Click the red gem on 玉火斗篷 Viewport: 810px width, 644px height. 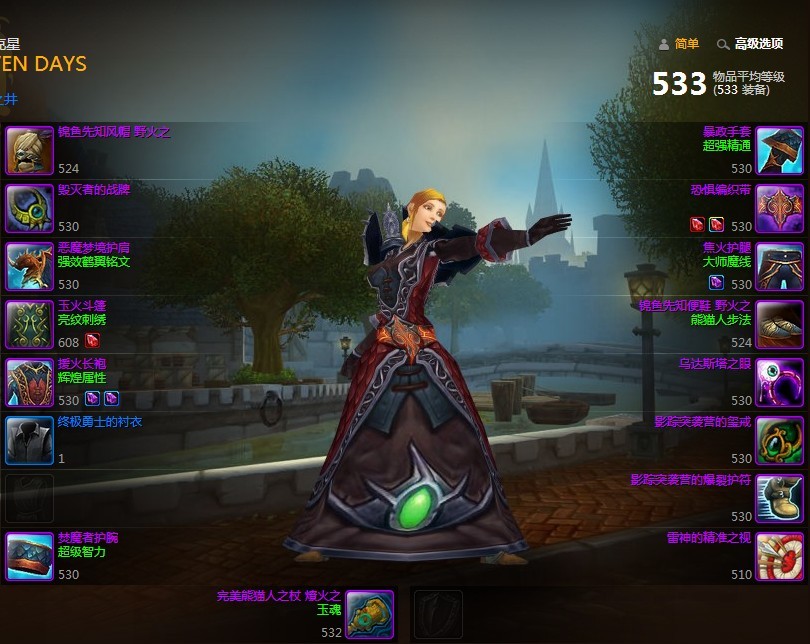(92, 340)
